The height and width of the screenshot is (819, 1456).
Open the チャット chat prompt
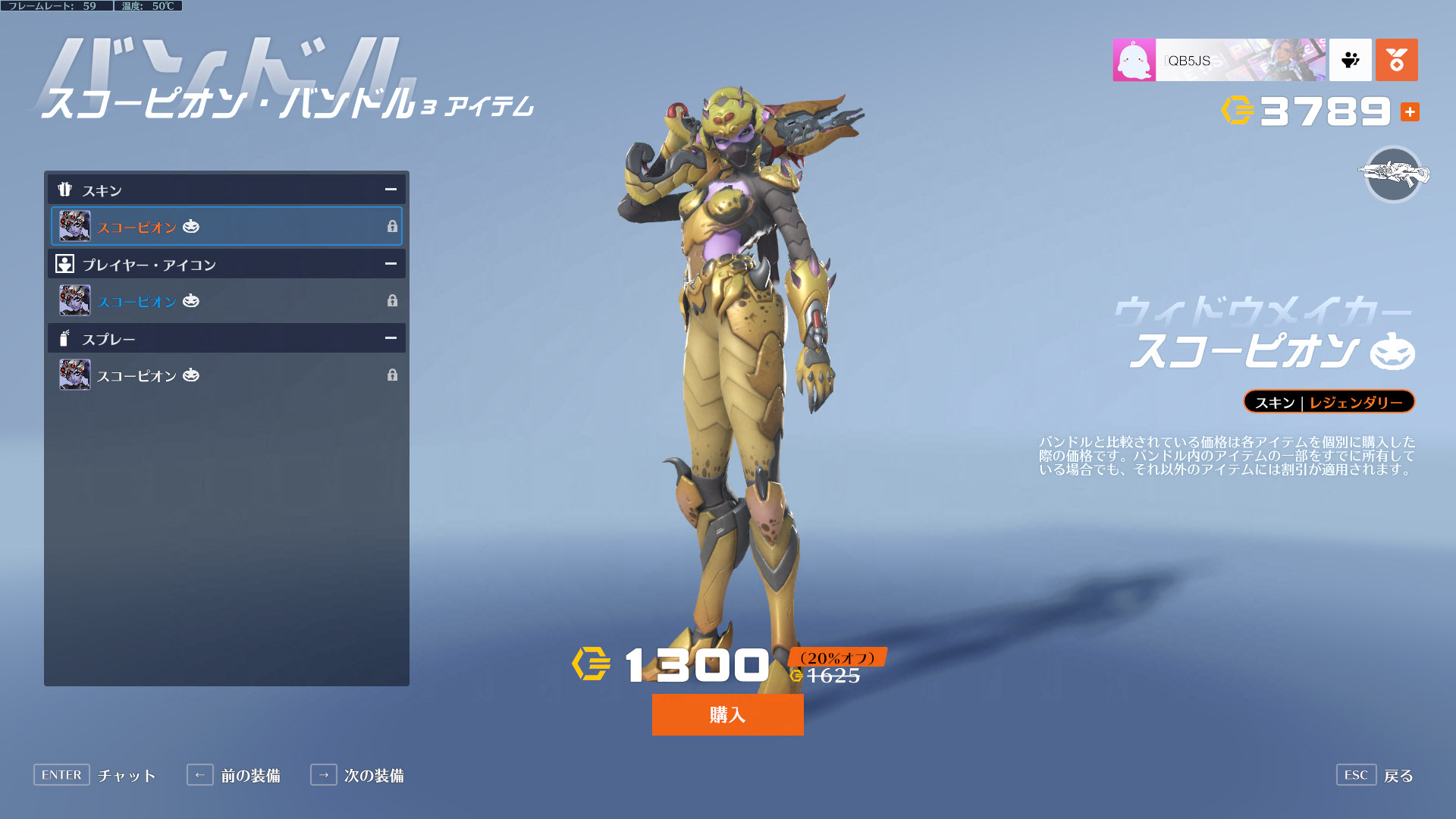[x=95, y=775]
